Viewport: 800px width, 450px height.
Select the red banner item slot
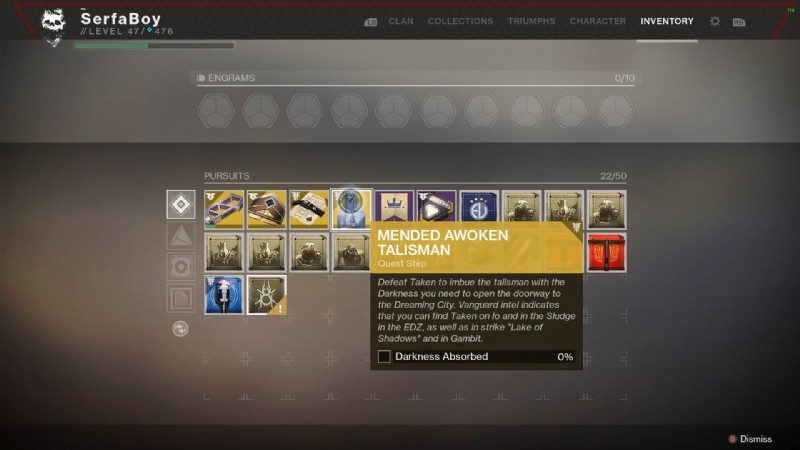(607, 252)
